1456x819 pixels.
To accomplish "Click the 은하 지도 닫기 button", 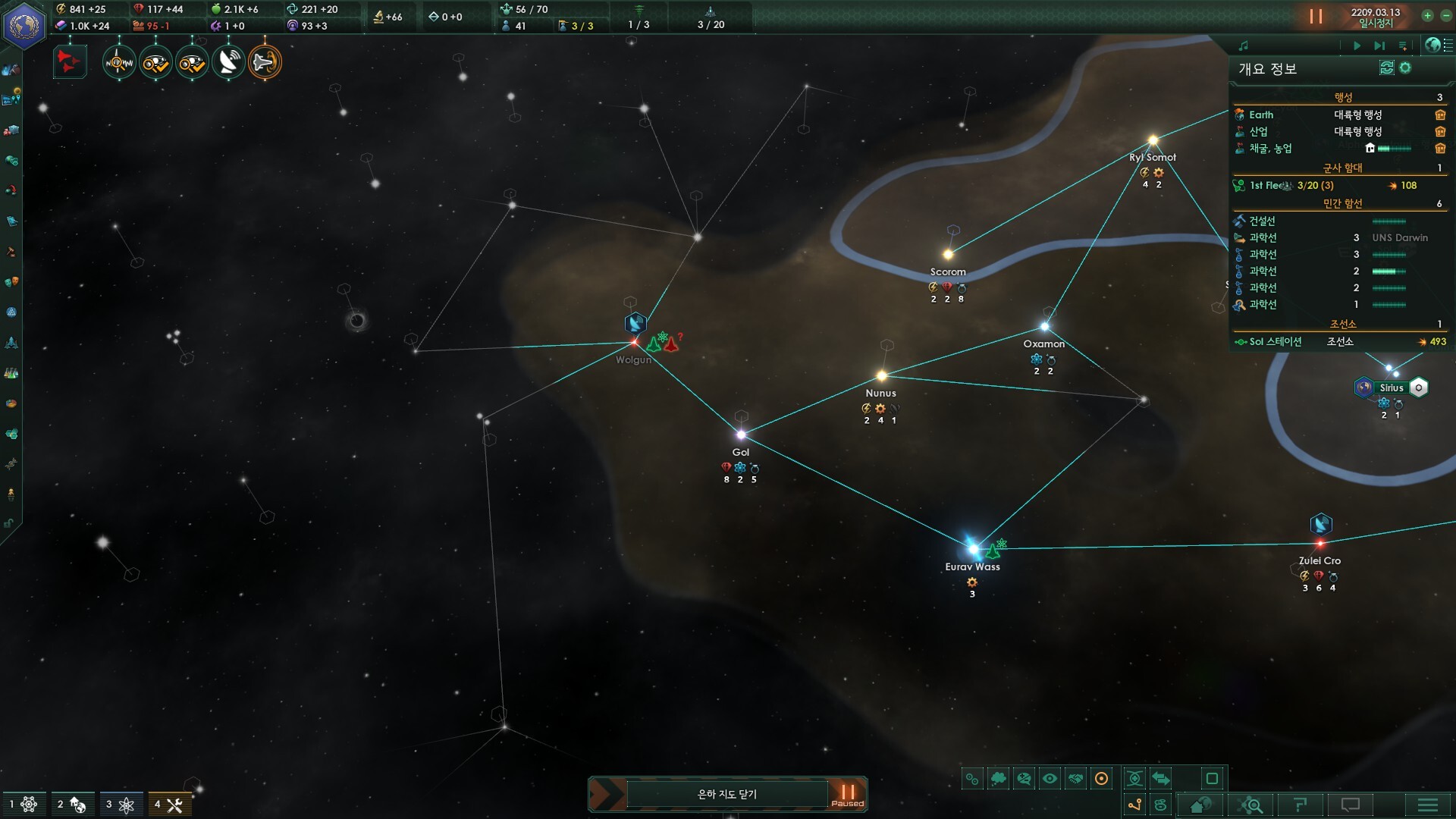I will tap(726, 794).
